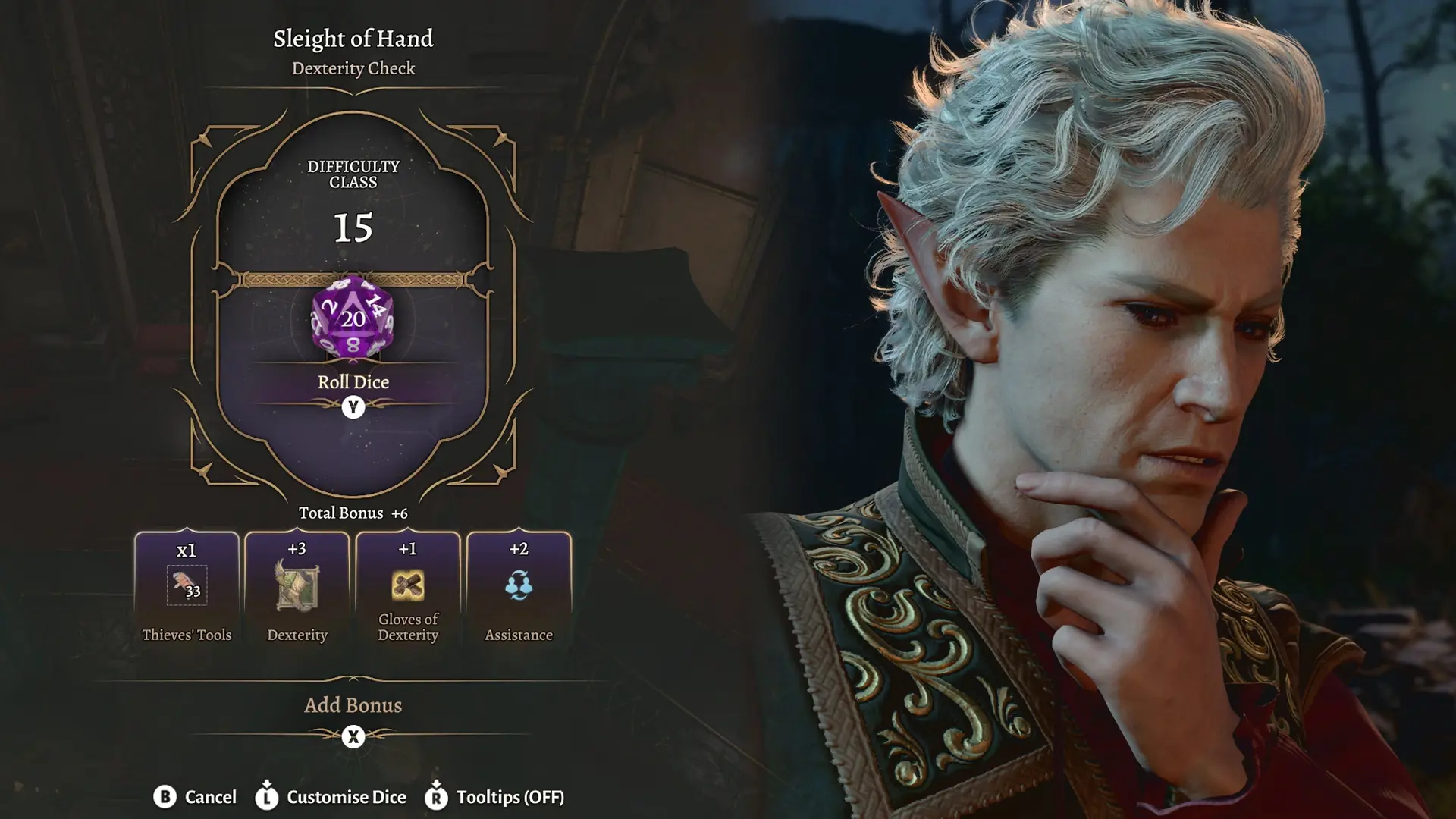Click the R Tooltips button icon

pyautogui.click(x=436, y=797)
